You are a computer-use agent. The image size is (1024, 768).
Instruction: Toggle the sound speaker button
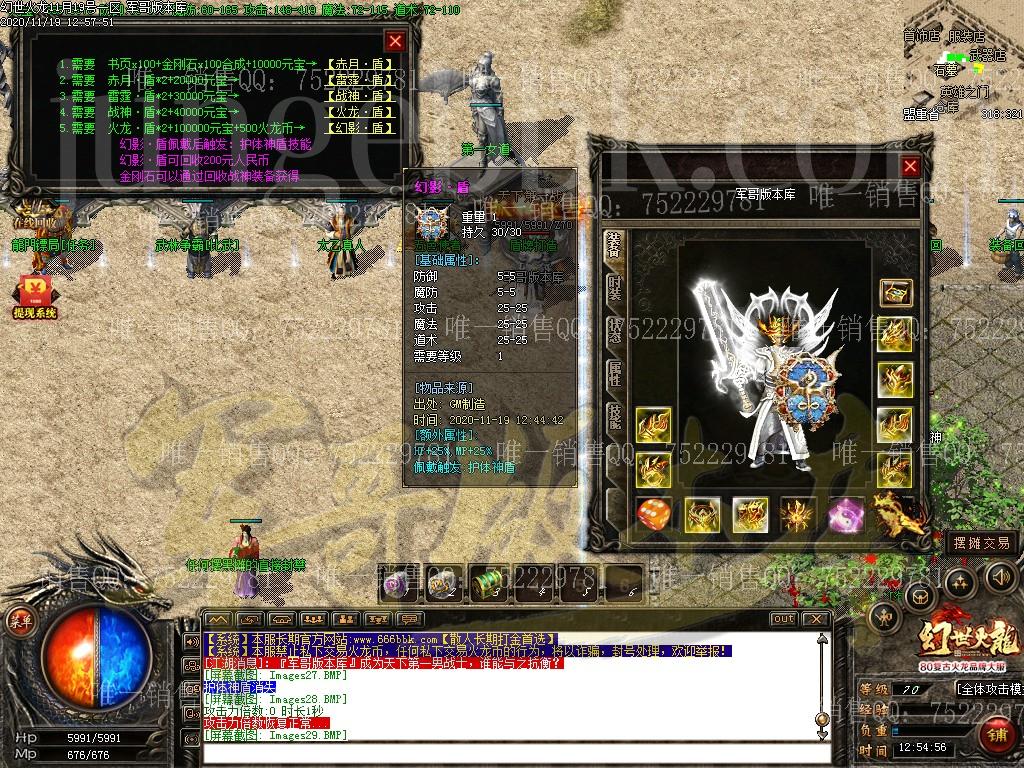tap(1001, 576)
